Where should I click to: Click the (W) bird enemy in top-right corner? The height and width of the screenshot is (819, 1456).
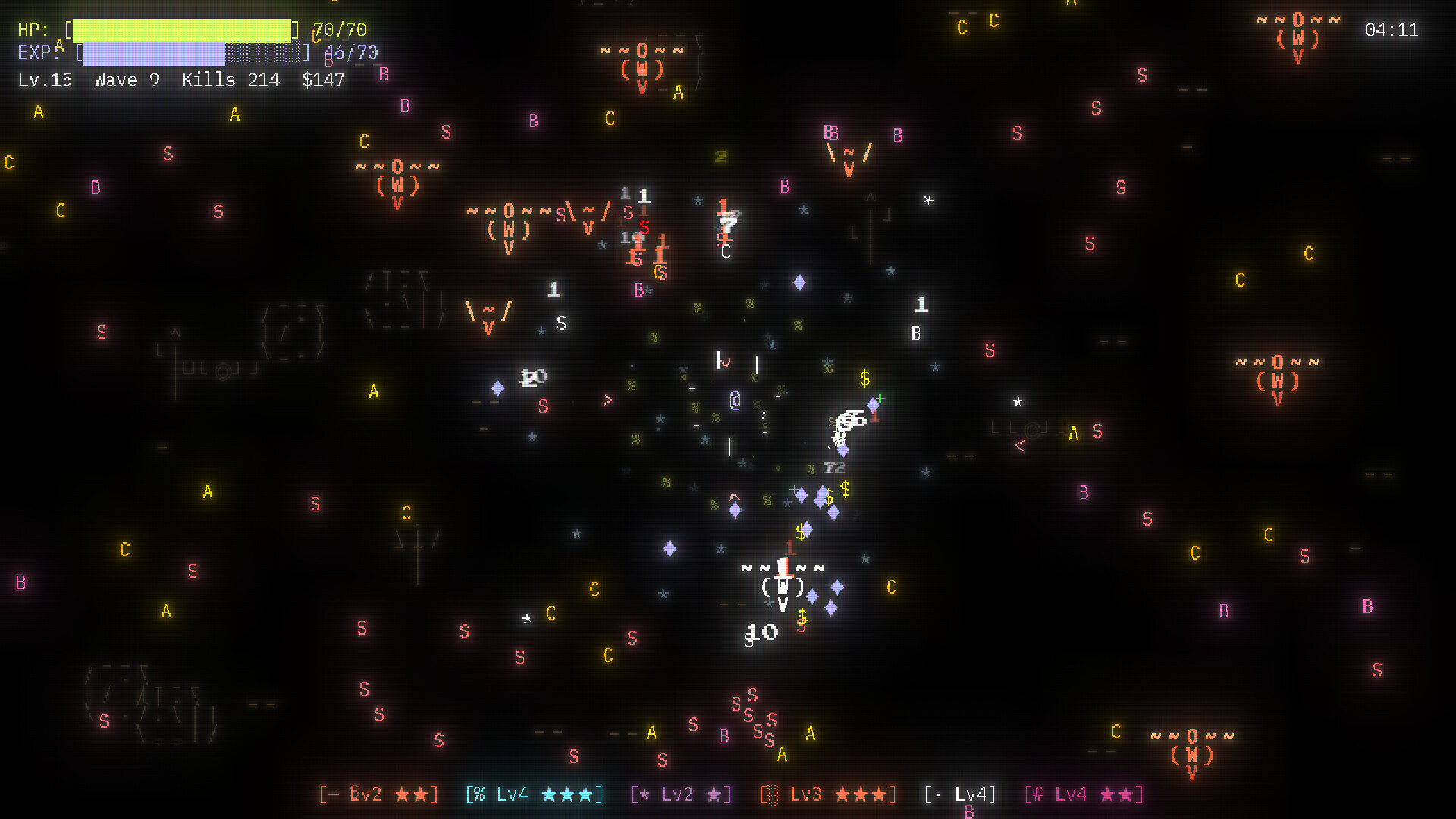coord(1299,36)
